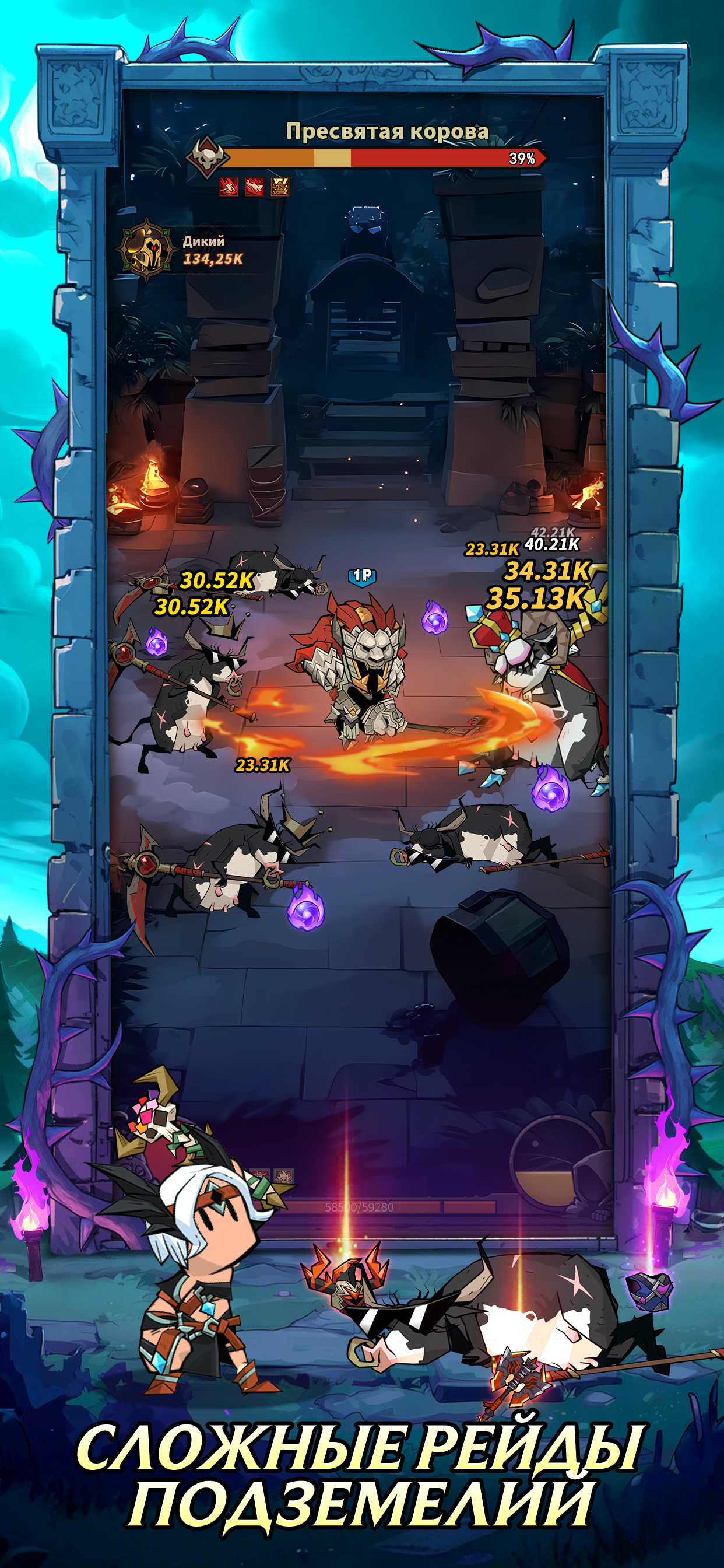
Task: Tap the boss skull emblem icon
Action: pos(208,157)
